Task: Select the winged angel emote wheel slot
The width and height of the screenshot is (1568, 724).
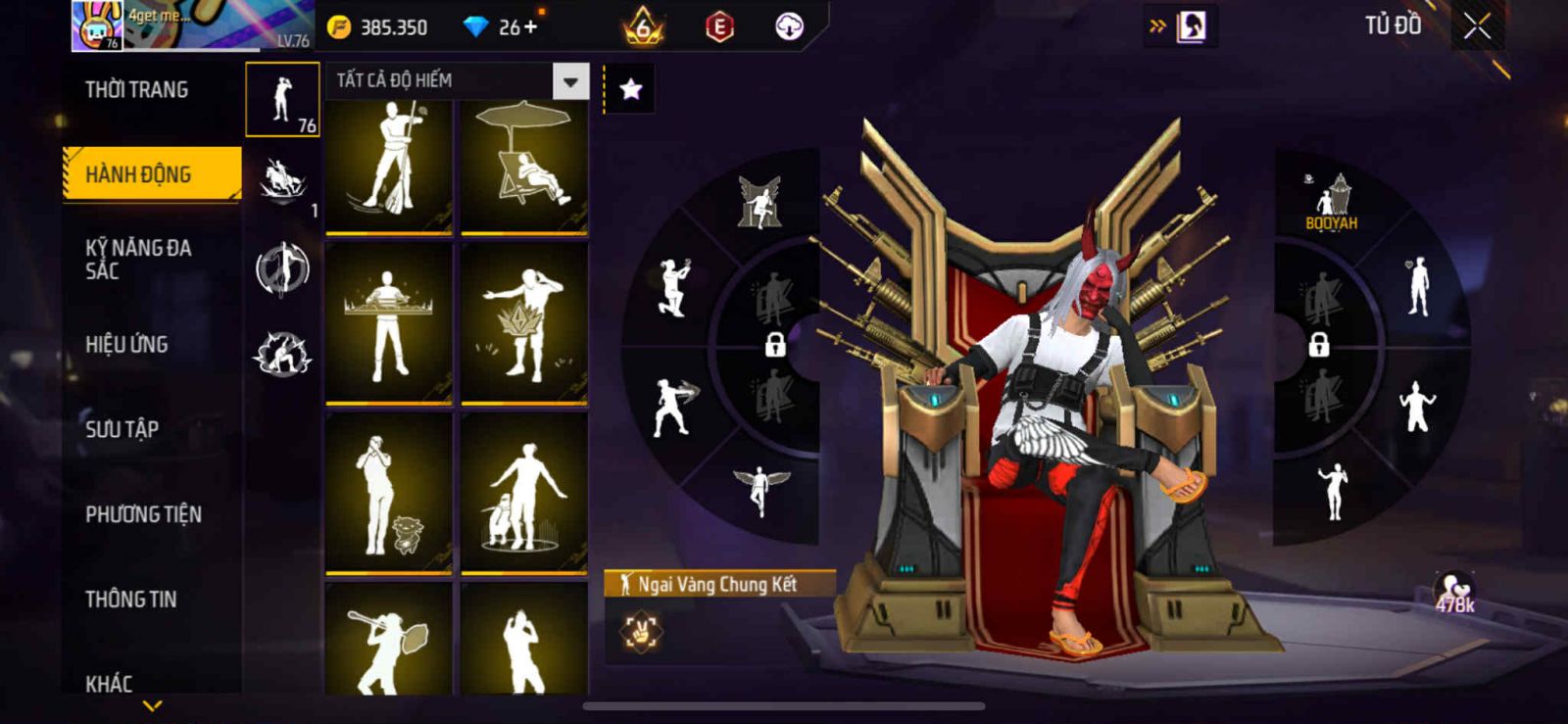Action: pyautogui.click(x=759, y=487)
